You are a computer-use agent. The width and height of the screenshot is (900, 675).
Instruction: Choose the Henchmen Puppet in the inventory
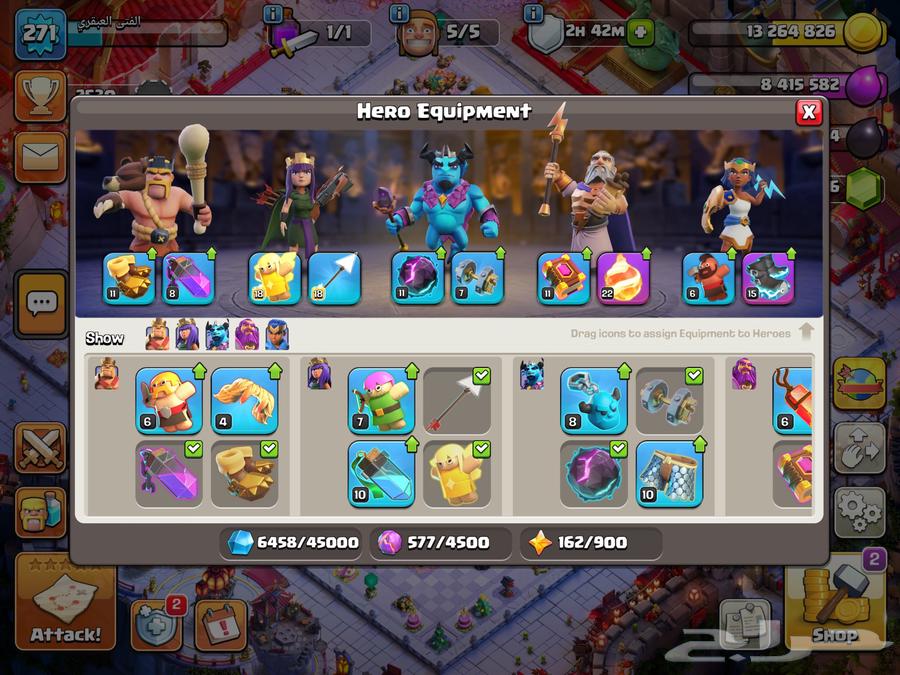(x=594, y=401)
